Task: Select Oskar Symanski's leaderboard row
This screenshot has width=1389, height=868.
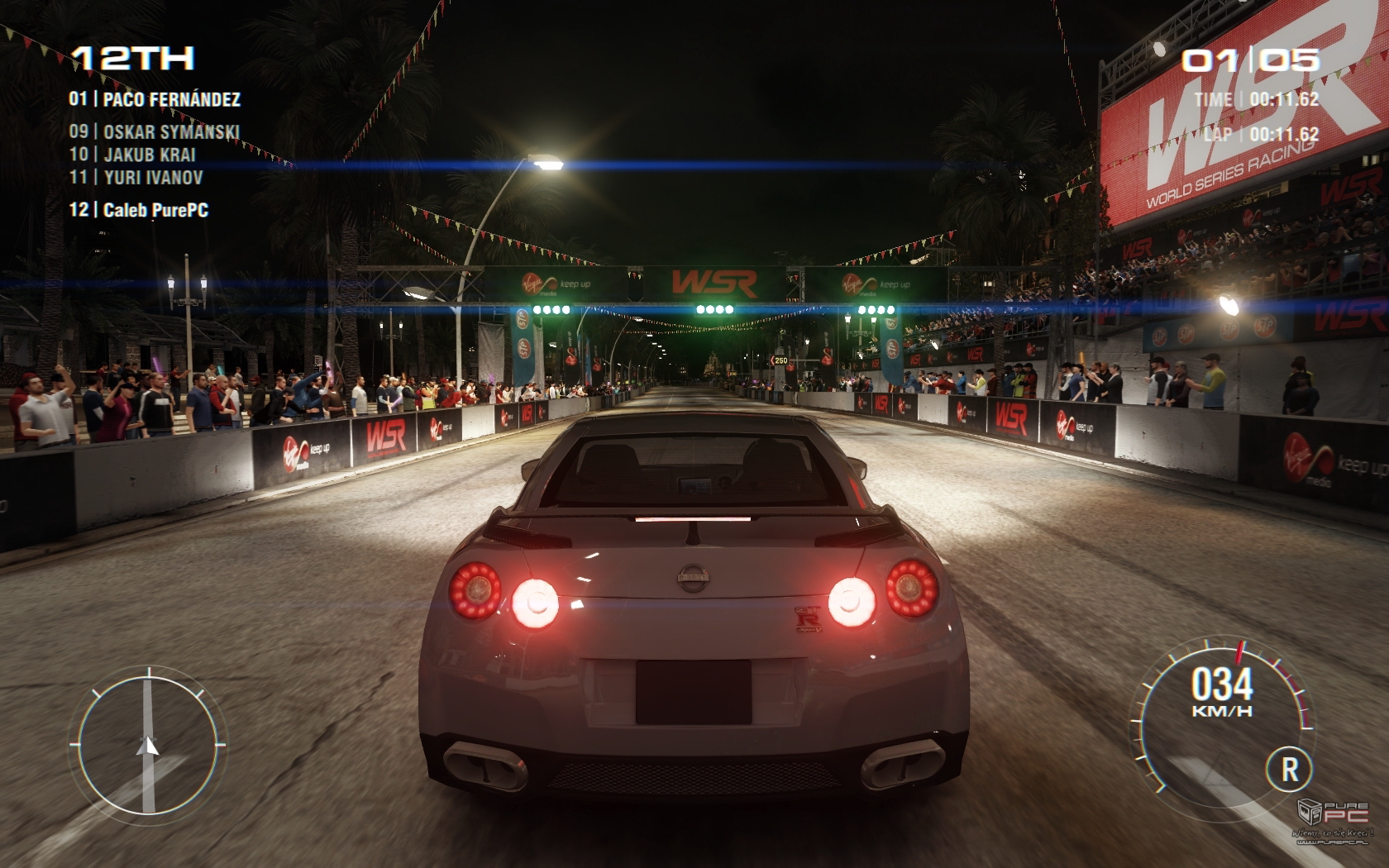Action: tap(155, 131)
